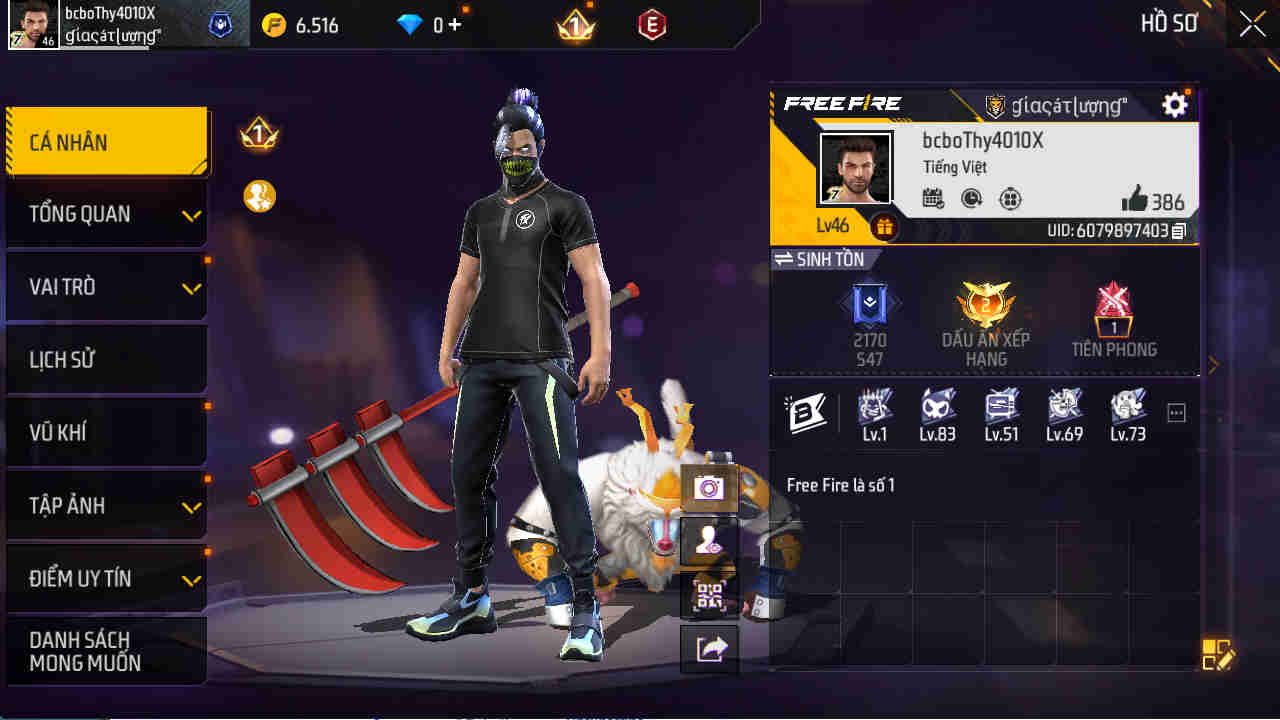The width and height of the screenshot is (1280, 720).
Task: Click the share arrow icon
Action: tap(709, 647)
